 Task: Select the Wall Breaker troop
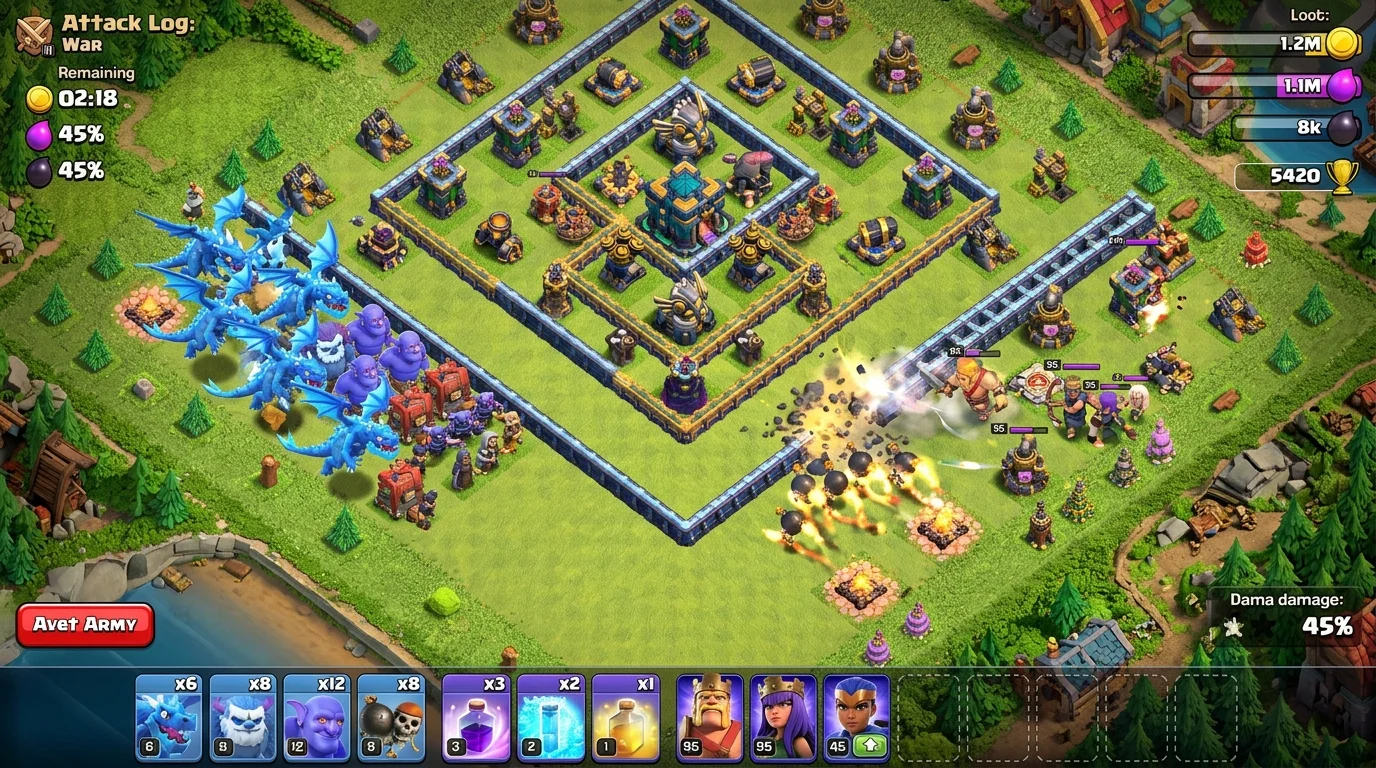pos(390,714)
